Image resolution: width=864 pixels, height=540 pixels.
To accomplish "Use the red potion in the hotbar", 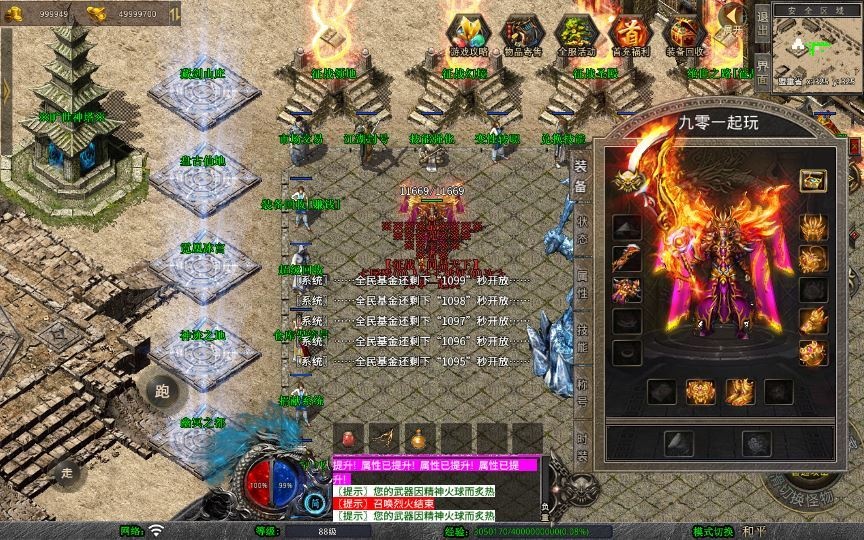I will click(x=349, y=438).
